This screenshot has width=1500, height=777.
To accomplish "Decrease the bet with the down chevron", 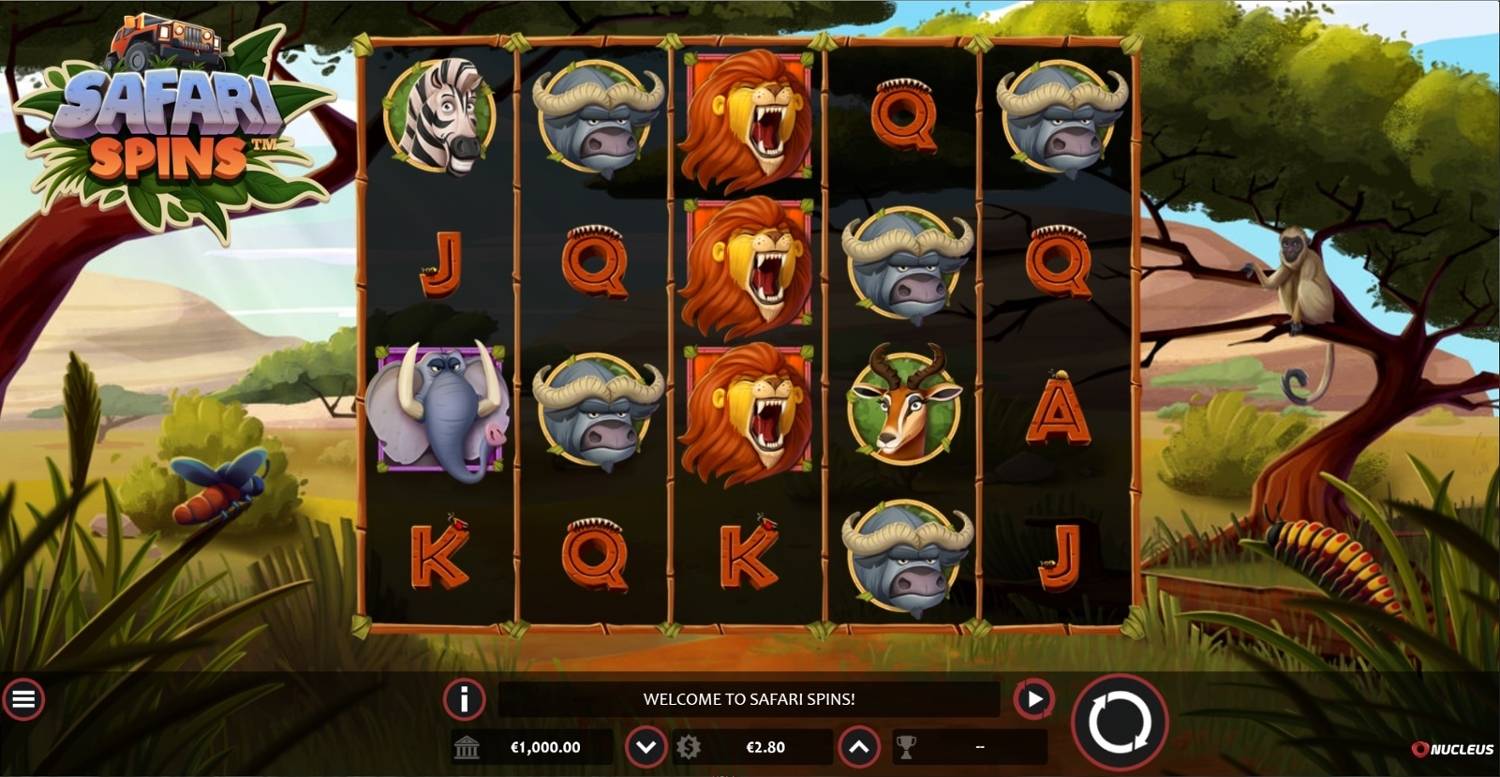I will pos(646,746).
